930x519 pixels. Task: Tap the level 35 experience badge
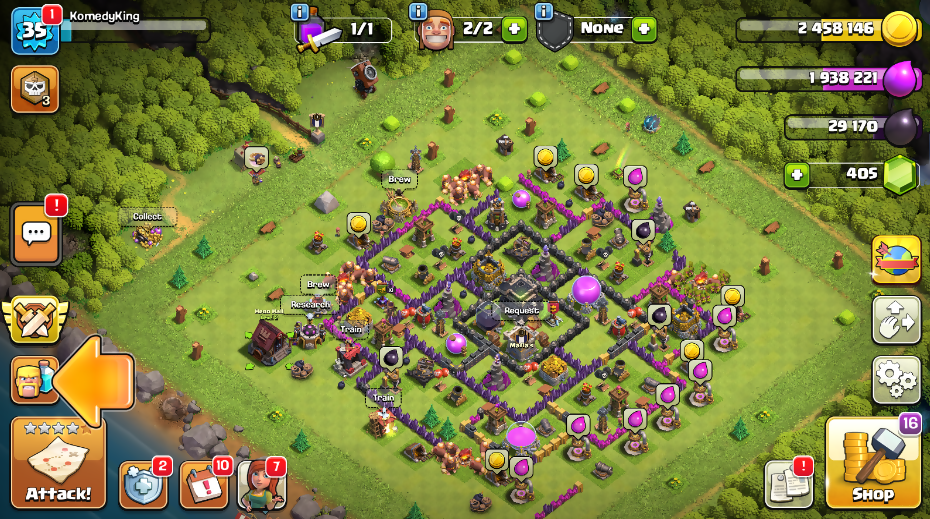point(33,31)
